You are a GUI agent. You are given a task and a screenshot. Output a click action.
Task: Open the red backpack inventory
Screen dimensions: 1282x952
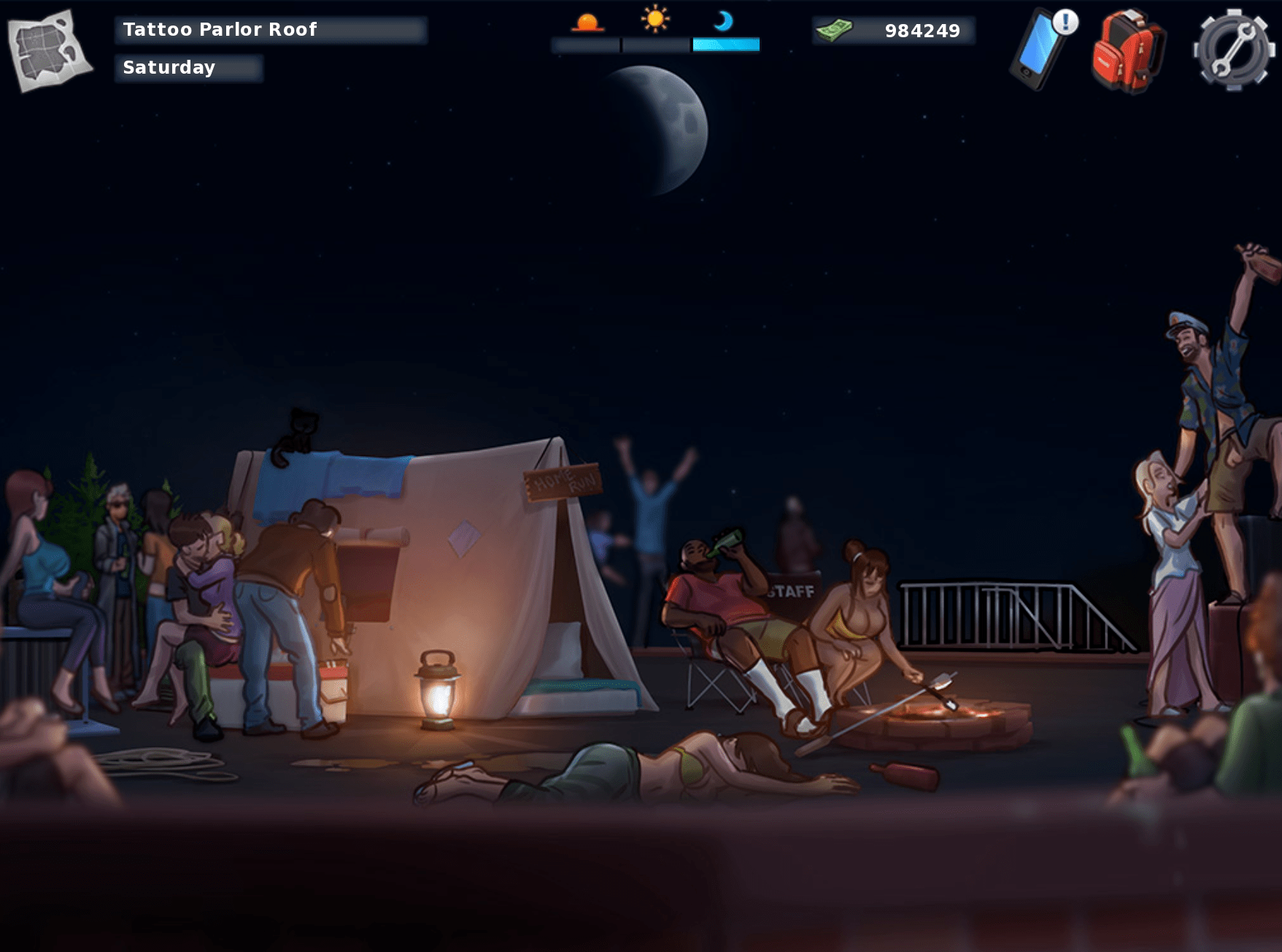[x=1127, y=51]
